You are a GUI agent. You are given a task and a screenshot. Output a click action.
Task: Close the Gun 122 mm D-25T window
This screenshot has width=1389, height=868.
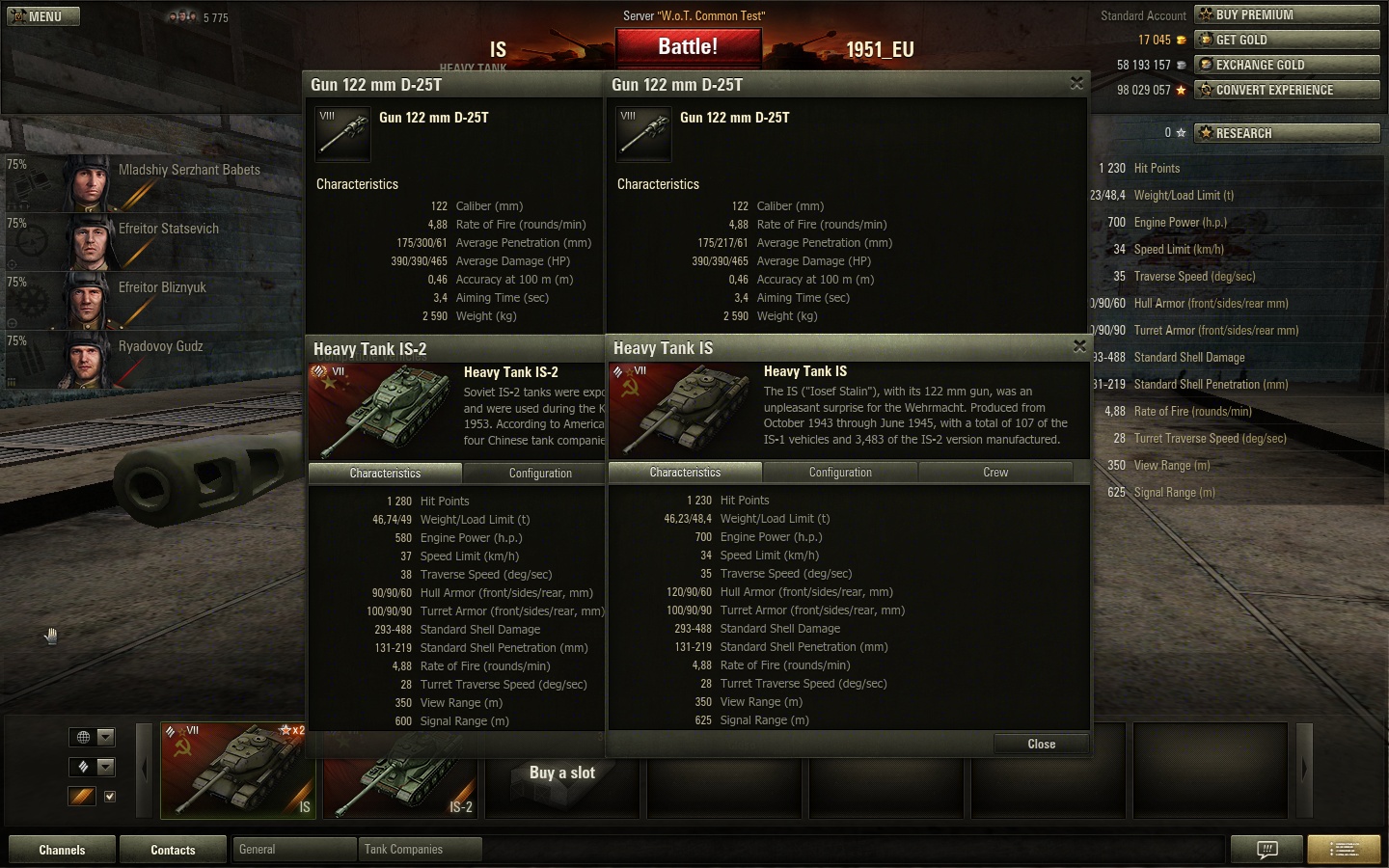pos(1076,84)
